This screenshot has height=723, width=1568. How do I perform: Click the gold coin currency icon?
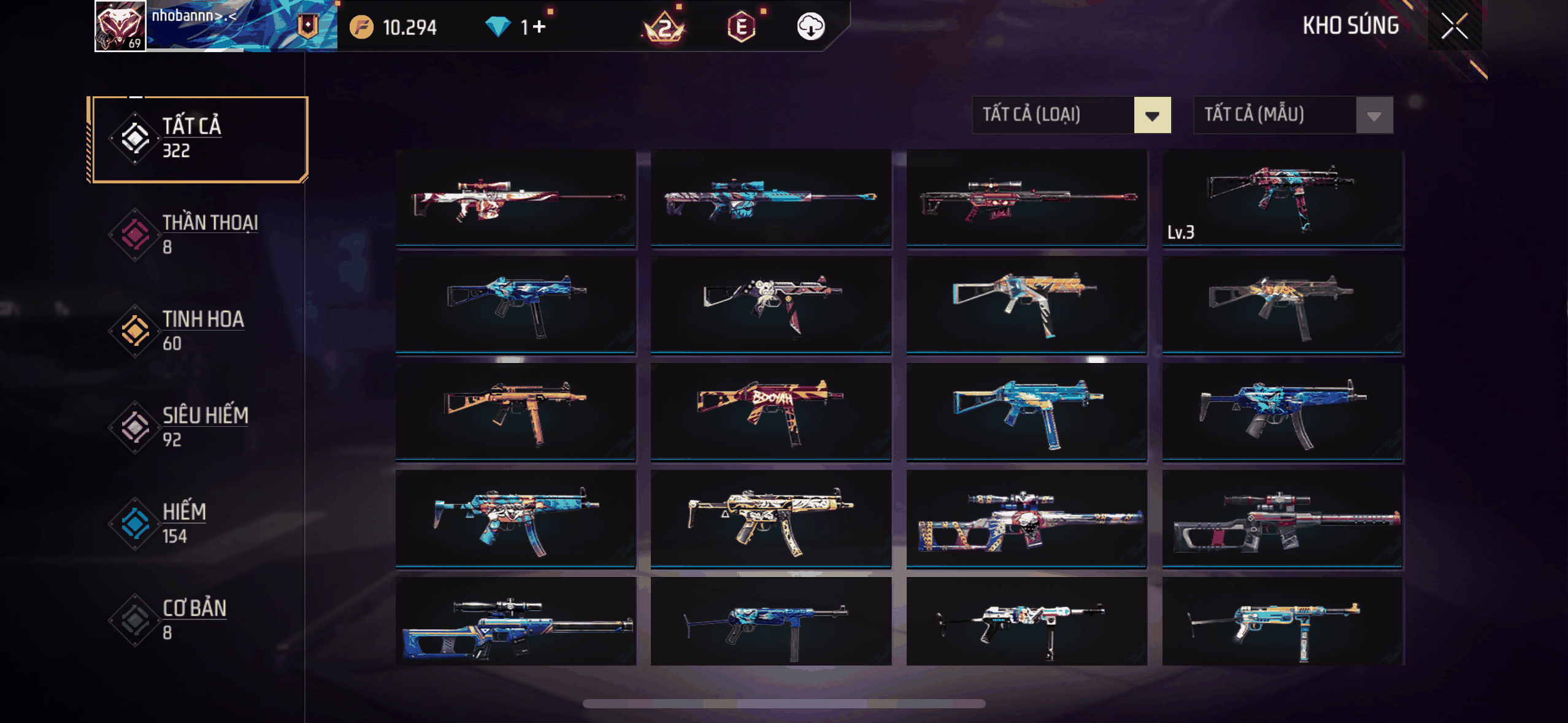(x=361, y=28)
